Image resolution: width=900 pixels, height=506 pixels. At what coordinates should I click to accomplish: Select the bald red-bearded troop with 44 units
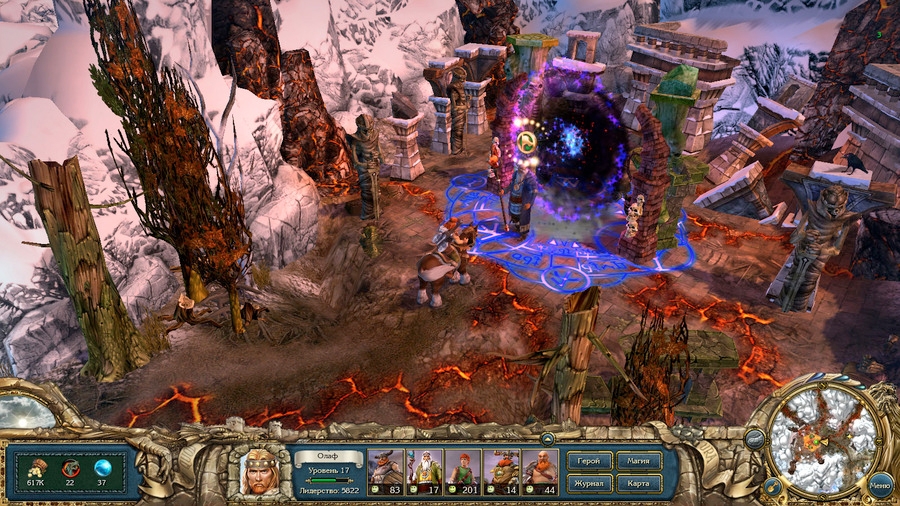click(540, 466)
